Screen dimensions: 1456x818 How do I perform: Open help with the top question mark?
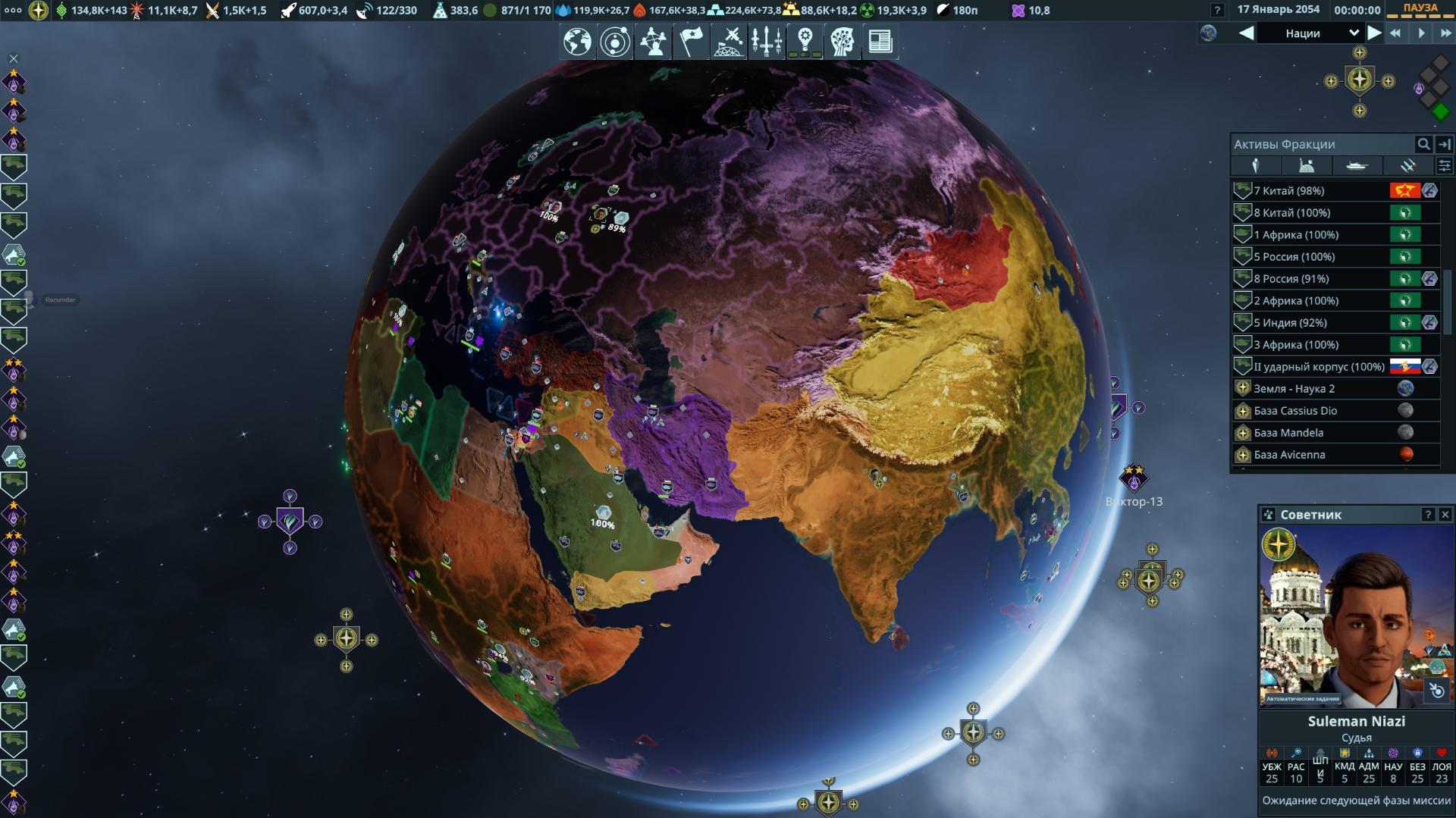(x=1217, y=11)
